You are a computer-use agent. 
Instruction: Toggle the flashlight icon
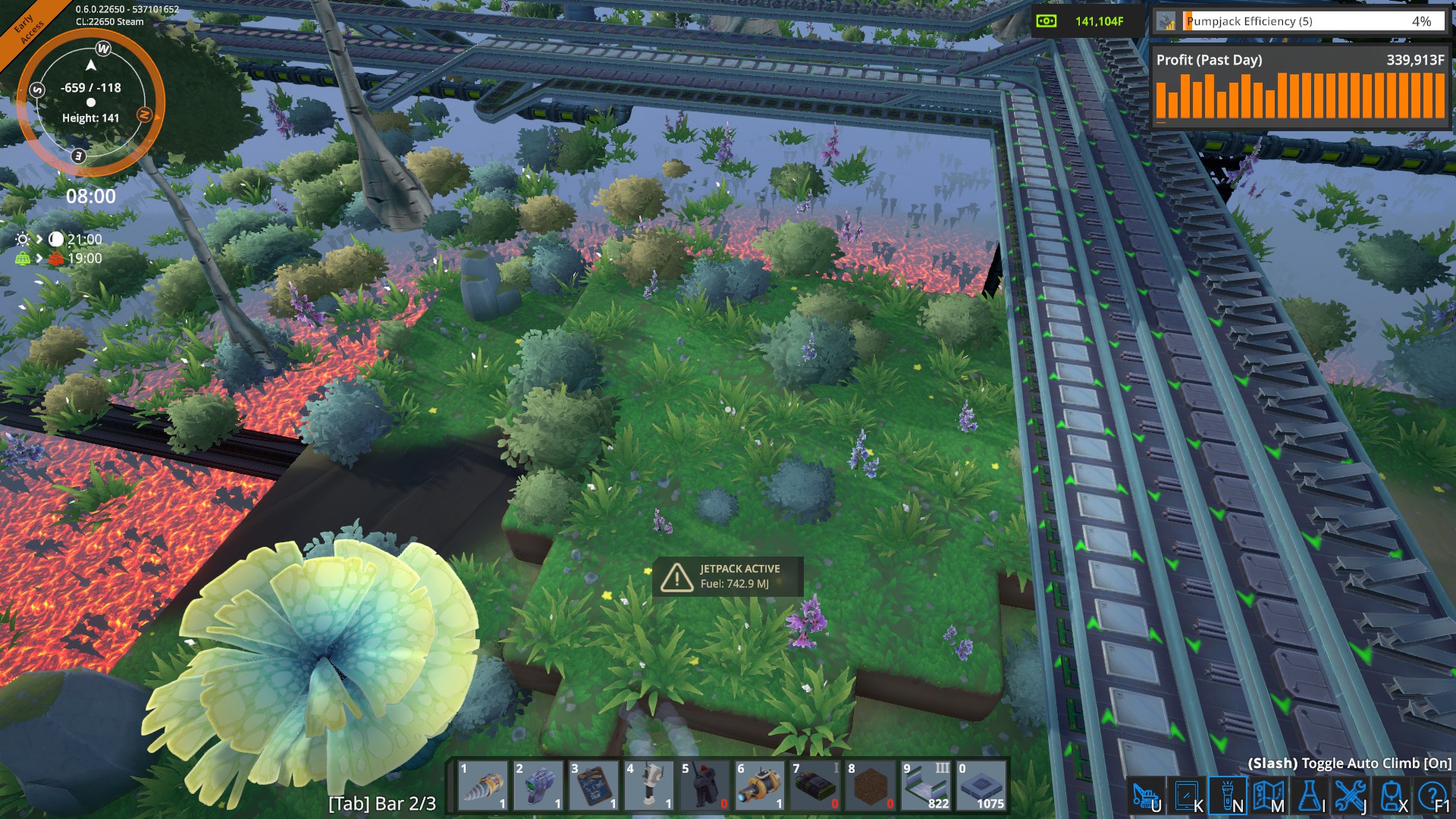click(x=1228, y=796)
